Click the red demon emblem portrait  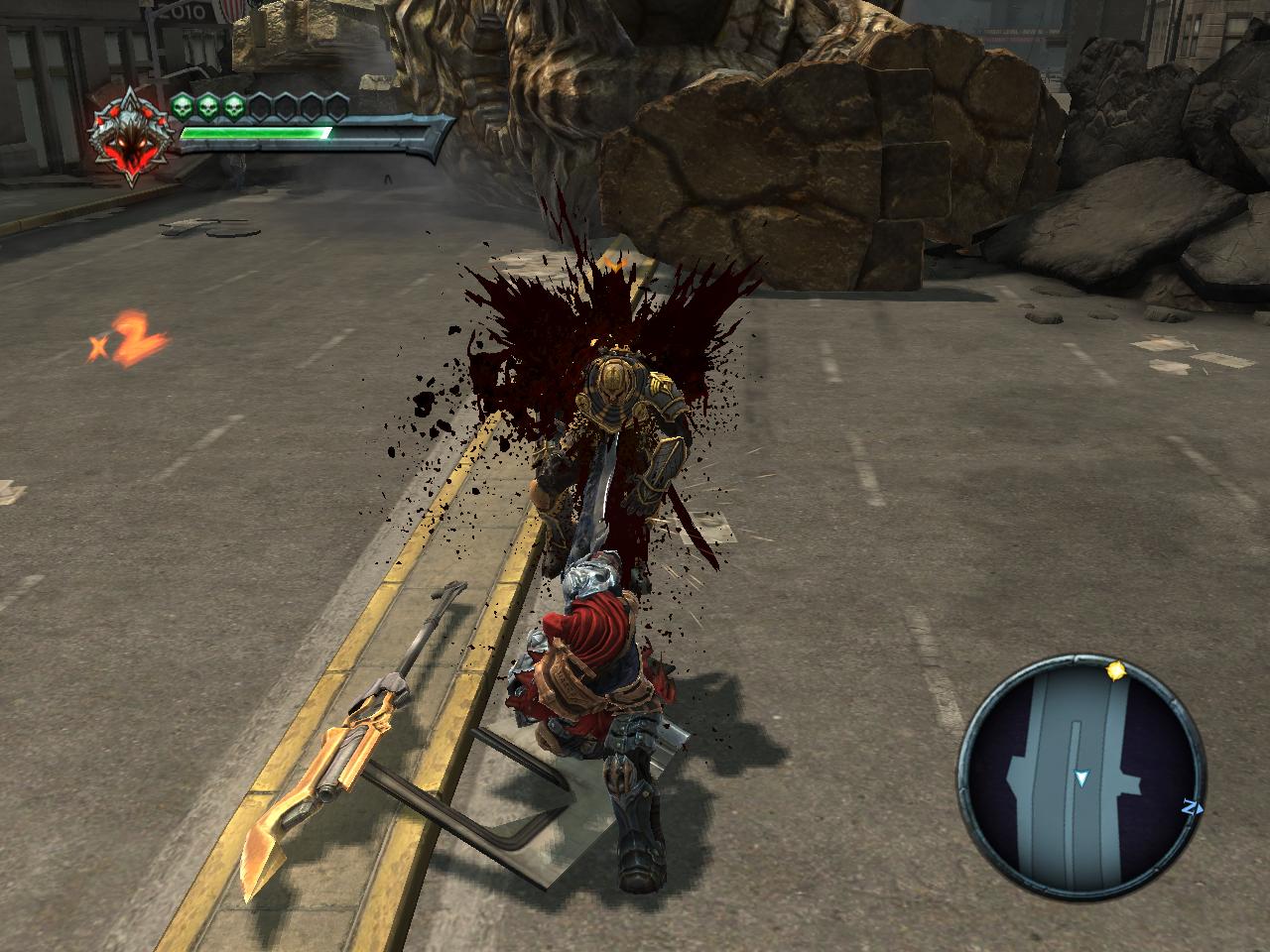pyautogui.click(x=132, y=139)
